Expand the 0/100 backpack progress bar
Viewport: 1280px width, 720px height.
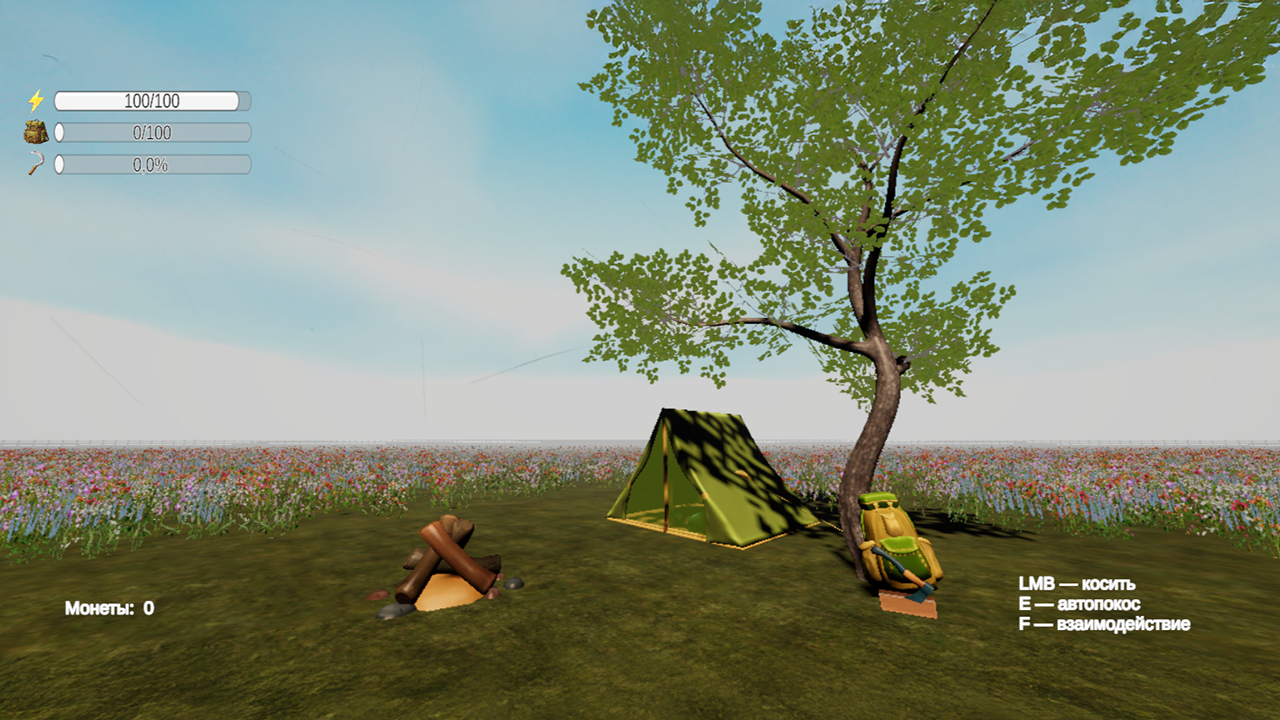pyautogui.click(x=150, y=132)
